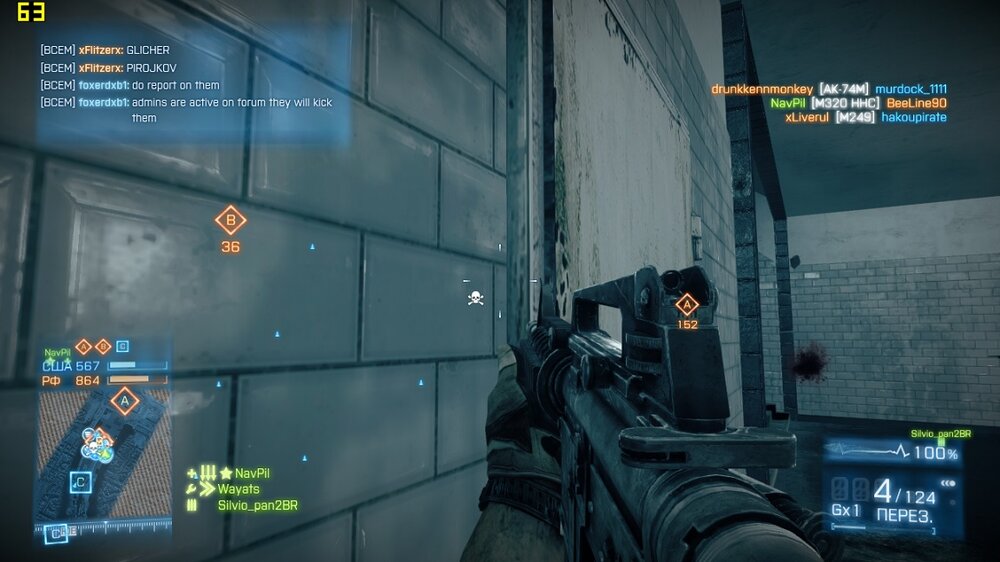Select objective A marker showing 152 meters
This screenshot has height=562, width=1000.
[x=686, y=306]
